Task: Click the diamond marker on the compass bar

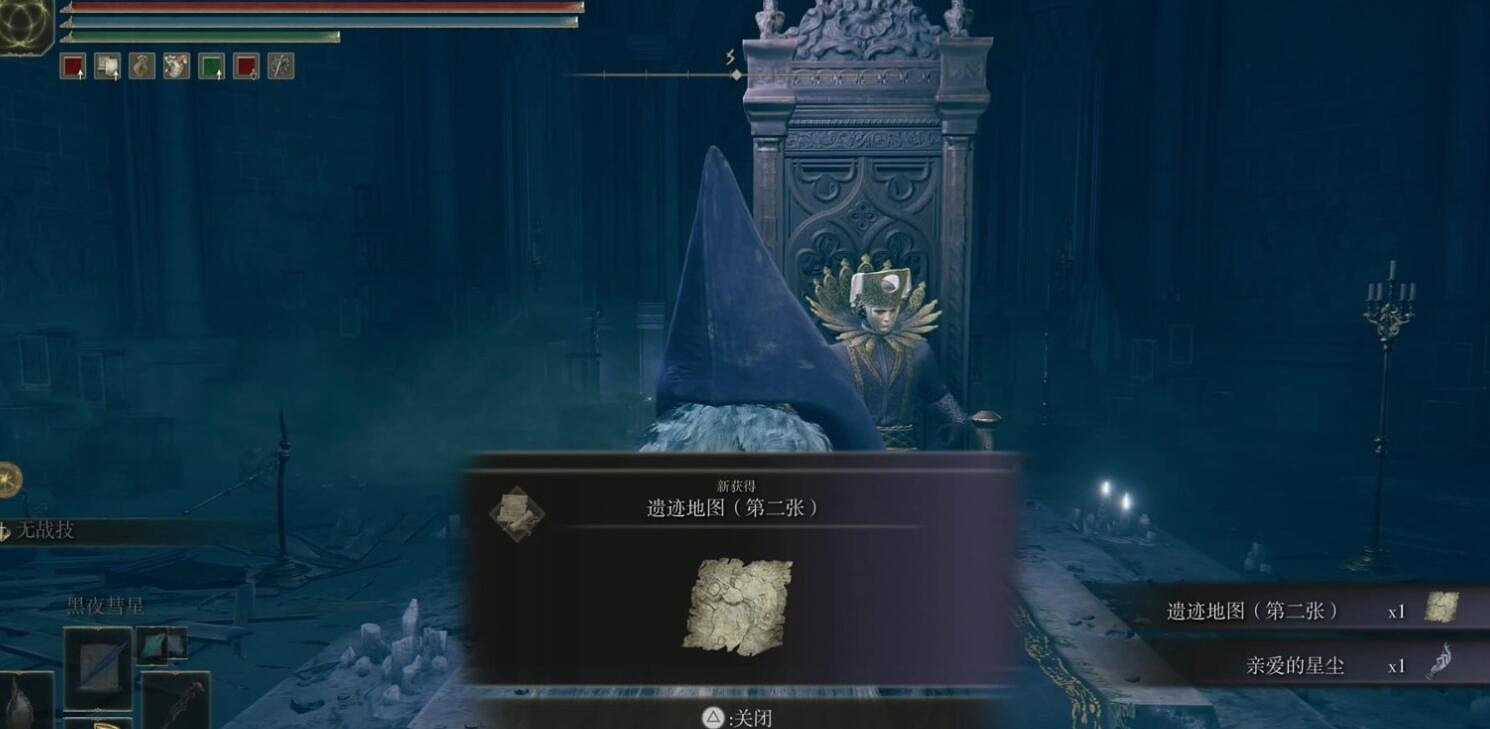Action: 737,74
